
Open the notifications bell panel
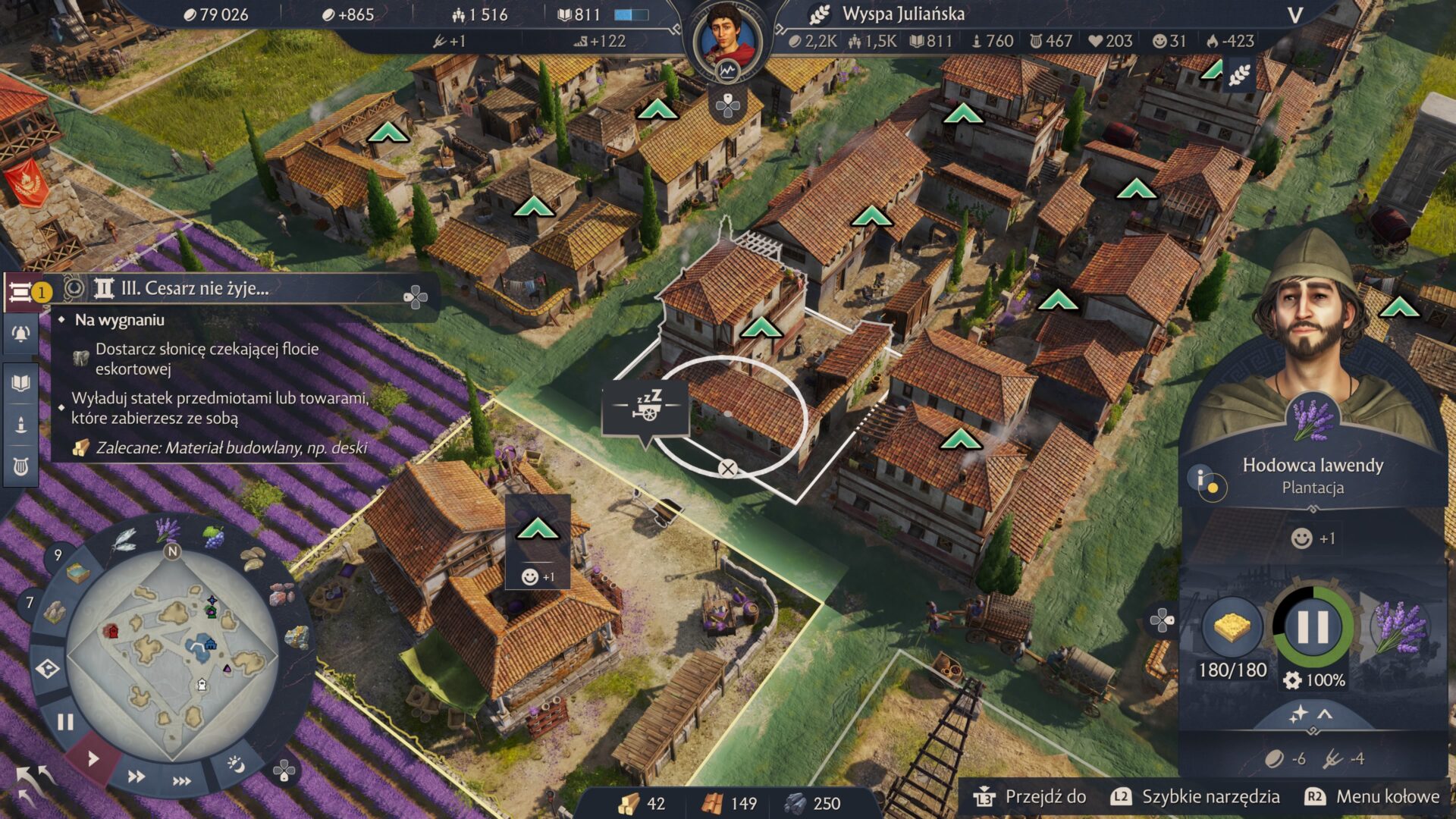point(20,334)
